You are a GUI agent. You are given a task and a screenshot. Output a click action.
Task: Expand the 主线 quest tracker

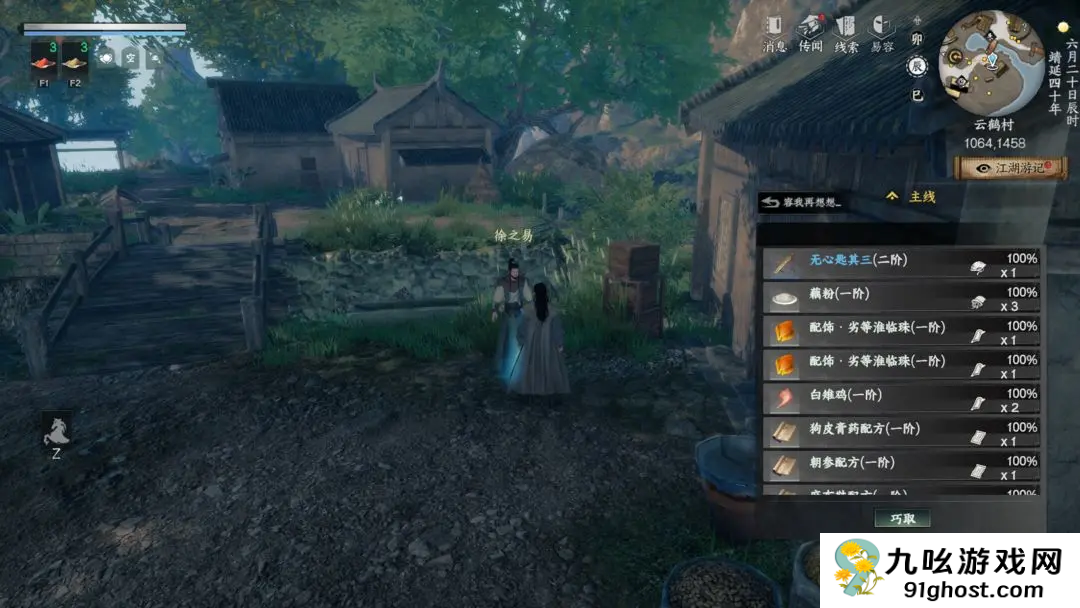coord(911,197)
